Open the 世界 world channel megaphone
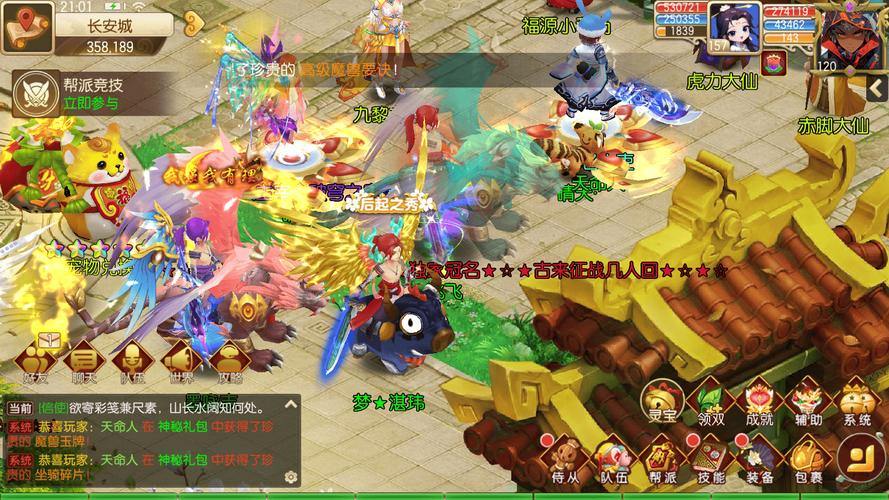The width and height of the screenshot is (889, 500). pos(180,362)
